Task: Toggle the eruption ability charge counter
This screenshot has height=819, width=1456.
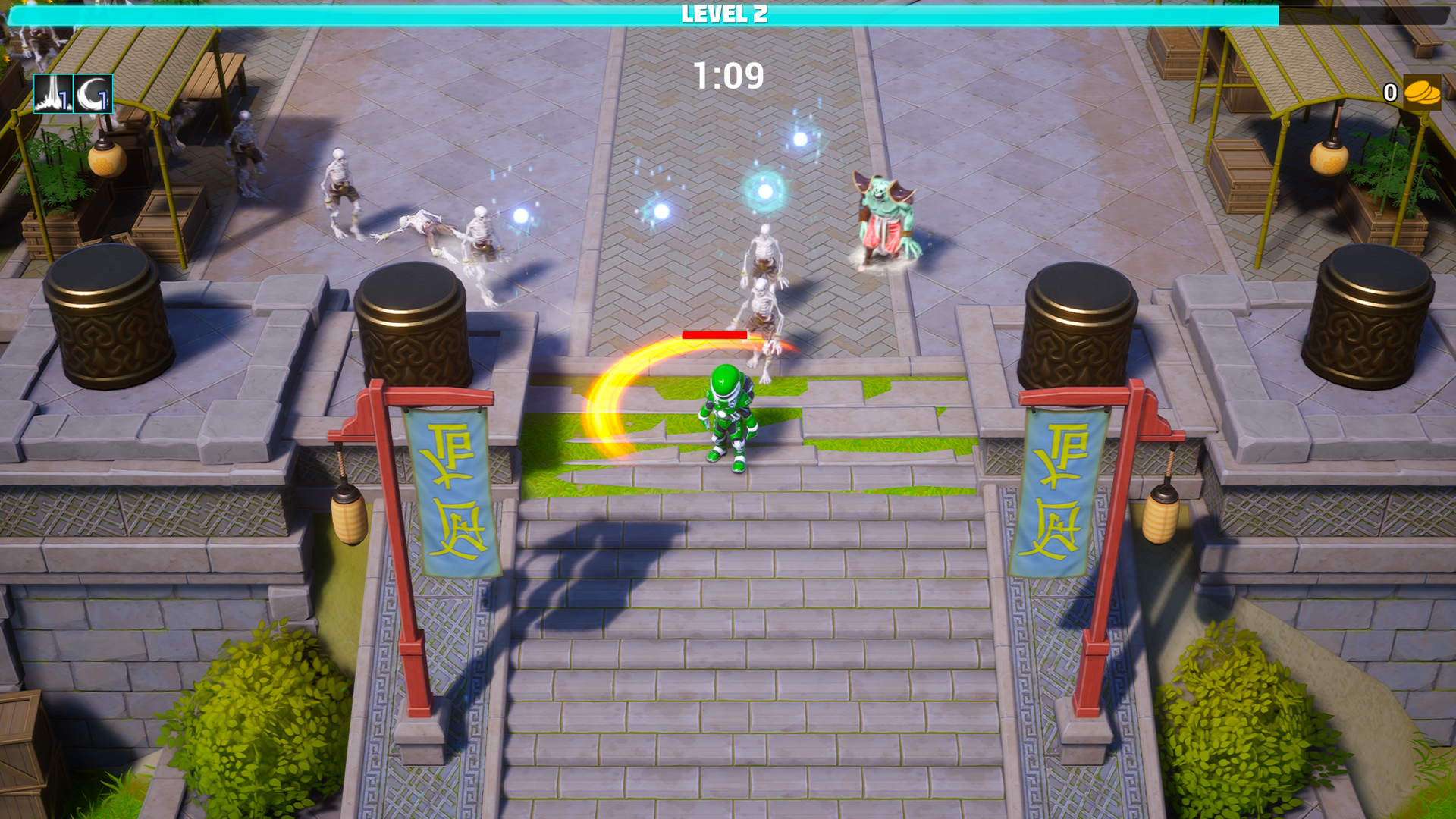Action: (x=64, y=101)
